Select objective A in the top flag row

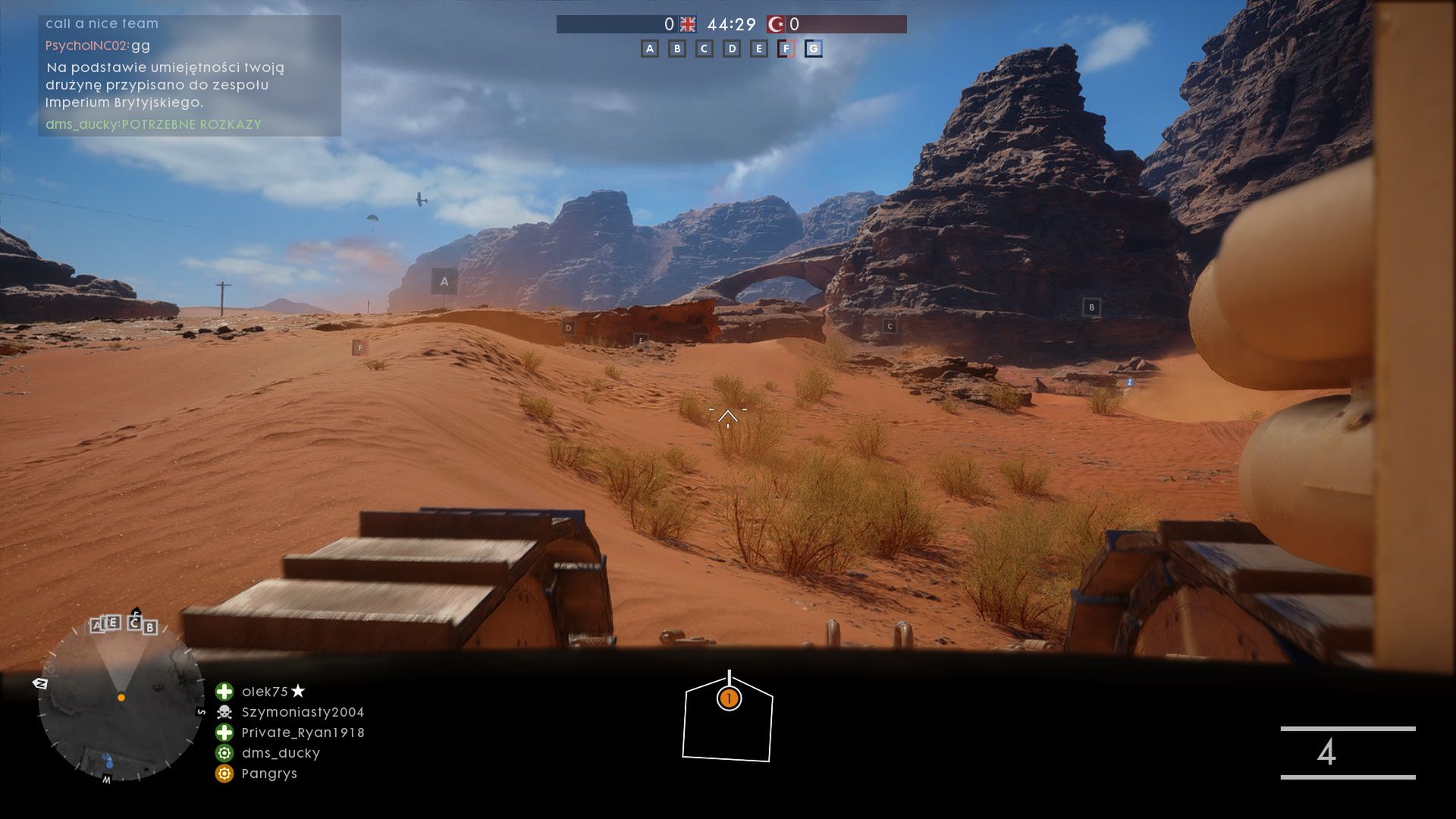pos(649,49)
